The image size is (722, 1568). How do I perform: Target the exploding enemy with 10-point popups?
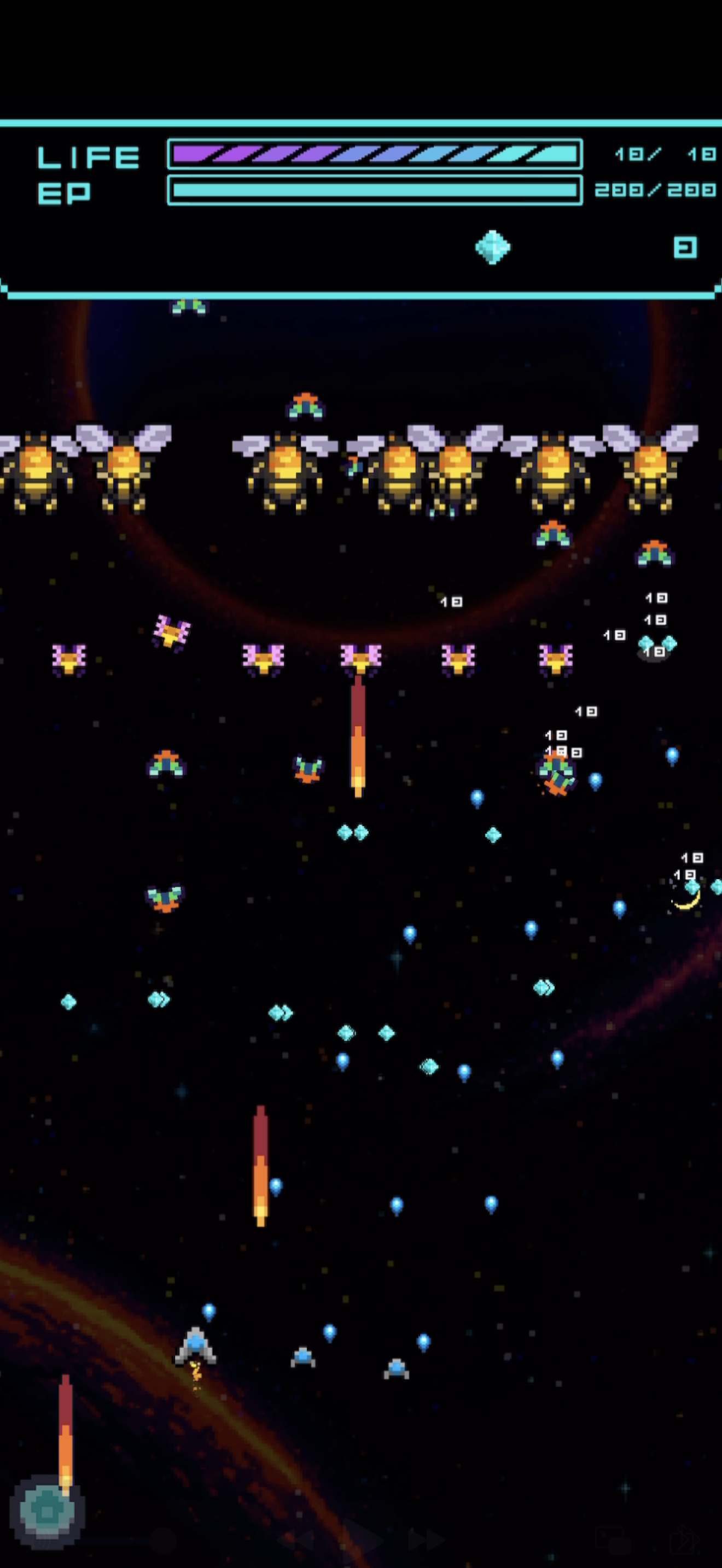(x=557, y=777)
